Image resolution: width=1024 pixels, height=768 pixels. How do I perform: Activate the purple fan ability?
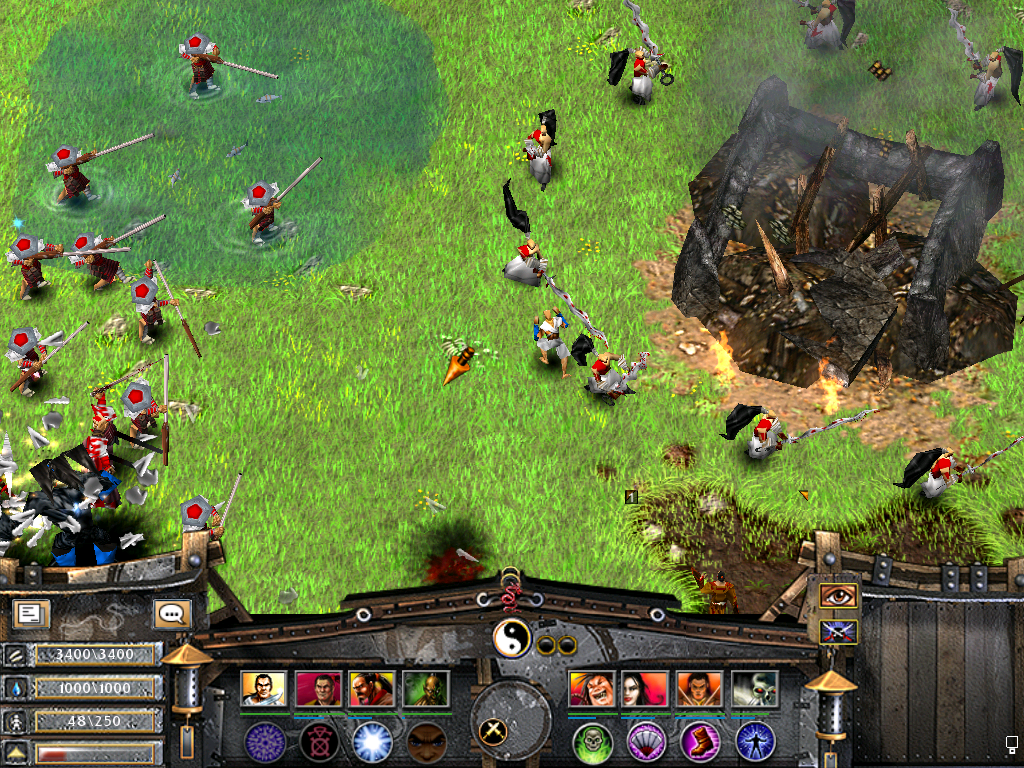646,741
